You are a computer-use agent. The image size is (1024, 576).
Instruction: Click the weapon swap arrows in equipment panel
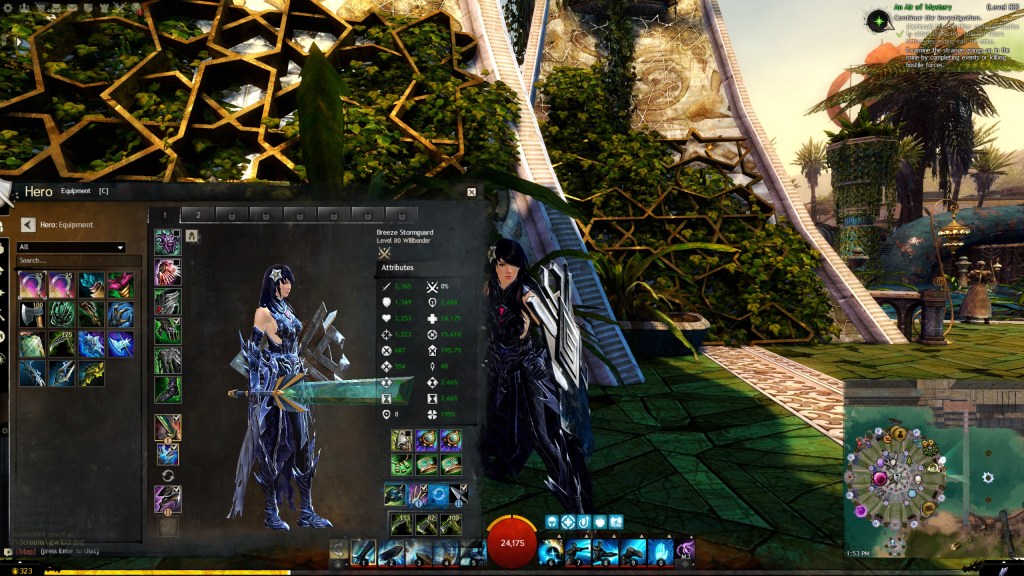pos(167,475)
